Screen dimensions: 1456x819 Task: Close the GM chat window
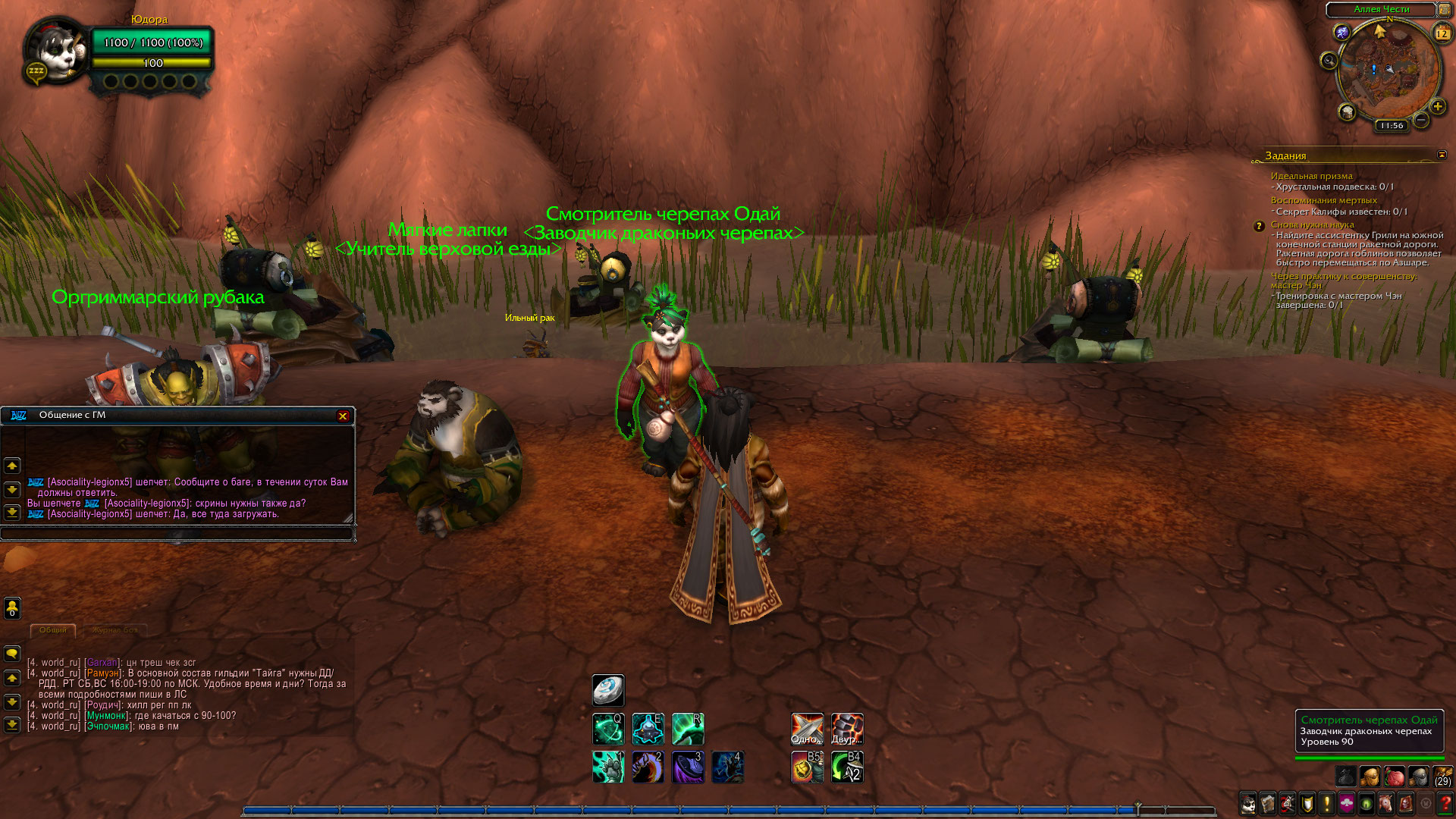coord(343,416)
